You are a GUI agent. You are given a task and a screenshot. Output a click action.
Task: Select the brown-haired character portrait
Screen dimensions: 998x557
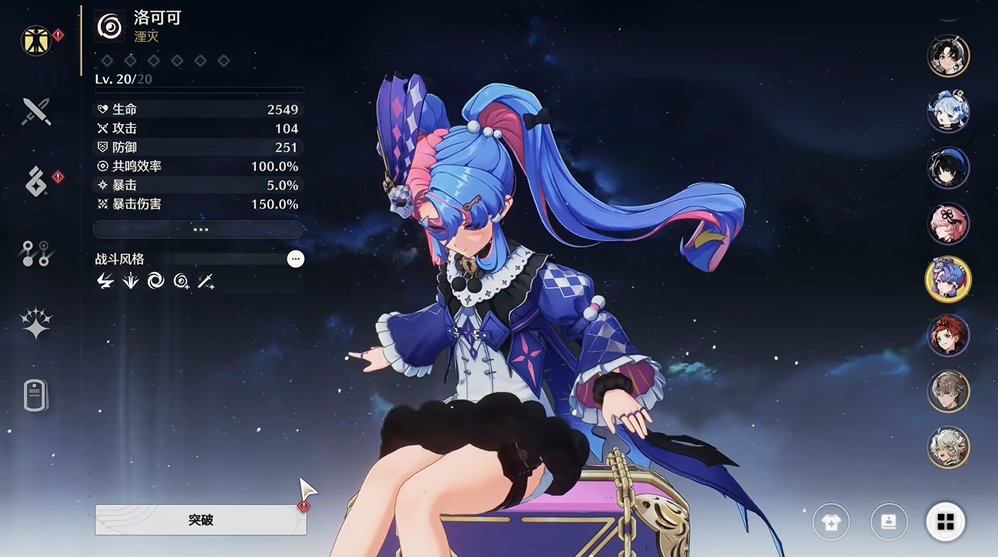[x=948, y=391]
